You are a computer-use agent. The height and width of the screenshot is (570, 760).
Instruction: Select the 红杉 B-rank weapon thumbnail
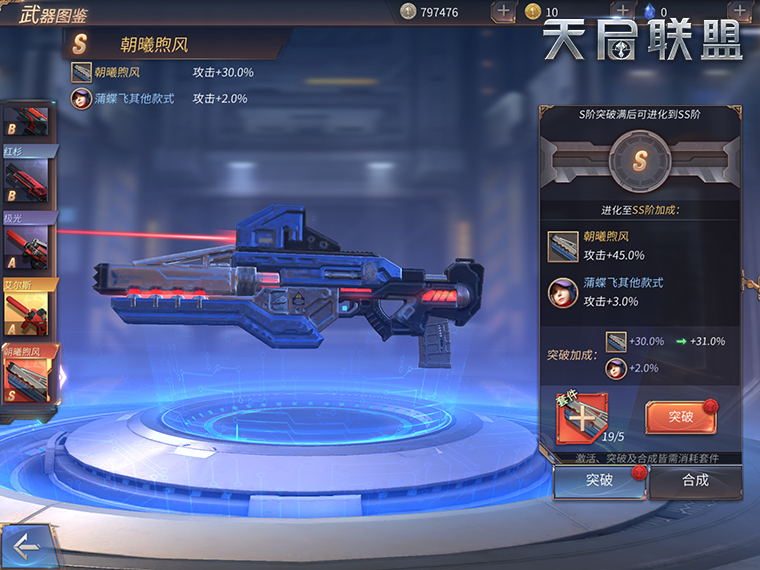click(27, 181)
